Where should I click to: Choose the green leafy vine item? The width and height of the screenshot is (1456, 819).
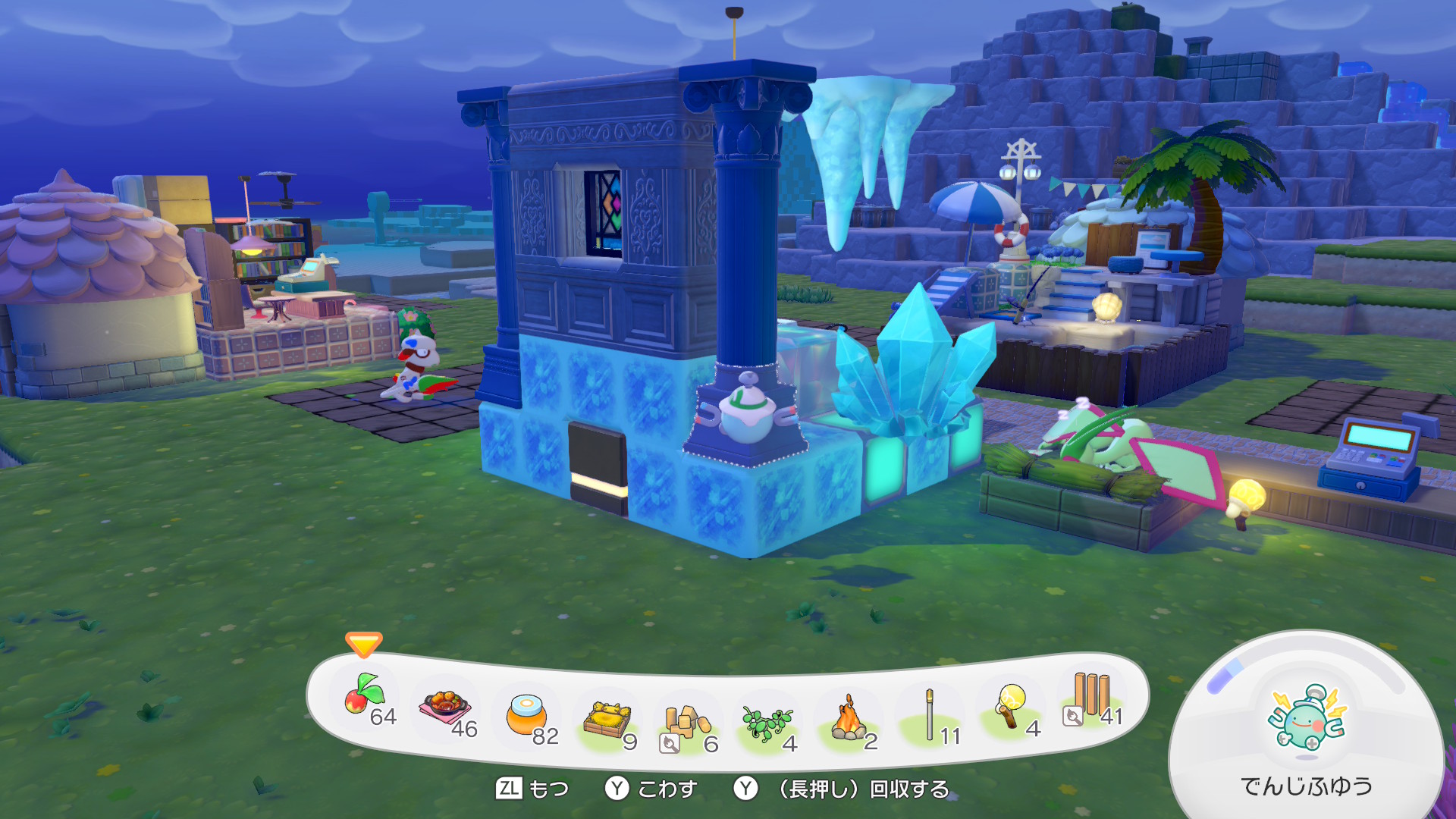767,723
